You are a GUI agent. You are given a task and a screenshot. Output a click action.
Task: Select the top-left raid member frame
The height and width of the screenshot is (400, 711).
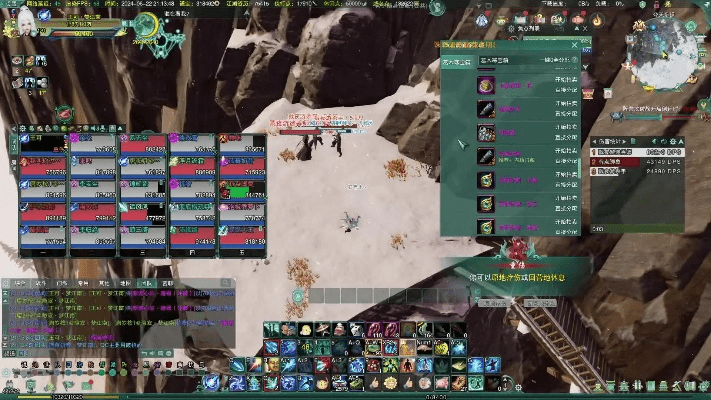[x=43, y=147]
